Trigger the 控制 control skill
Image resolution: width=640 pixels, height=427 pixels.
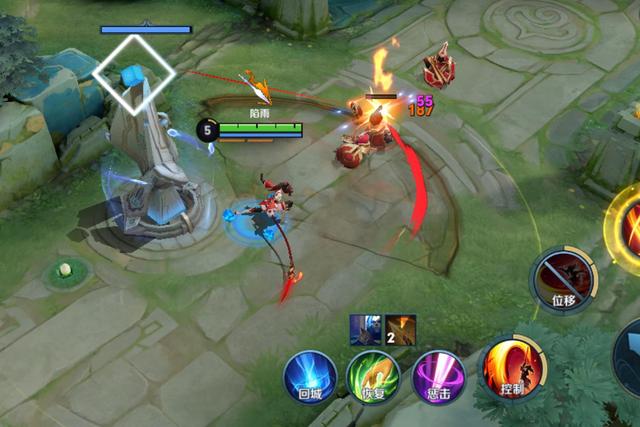pos(511,367)
